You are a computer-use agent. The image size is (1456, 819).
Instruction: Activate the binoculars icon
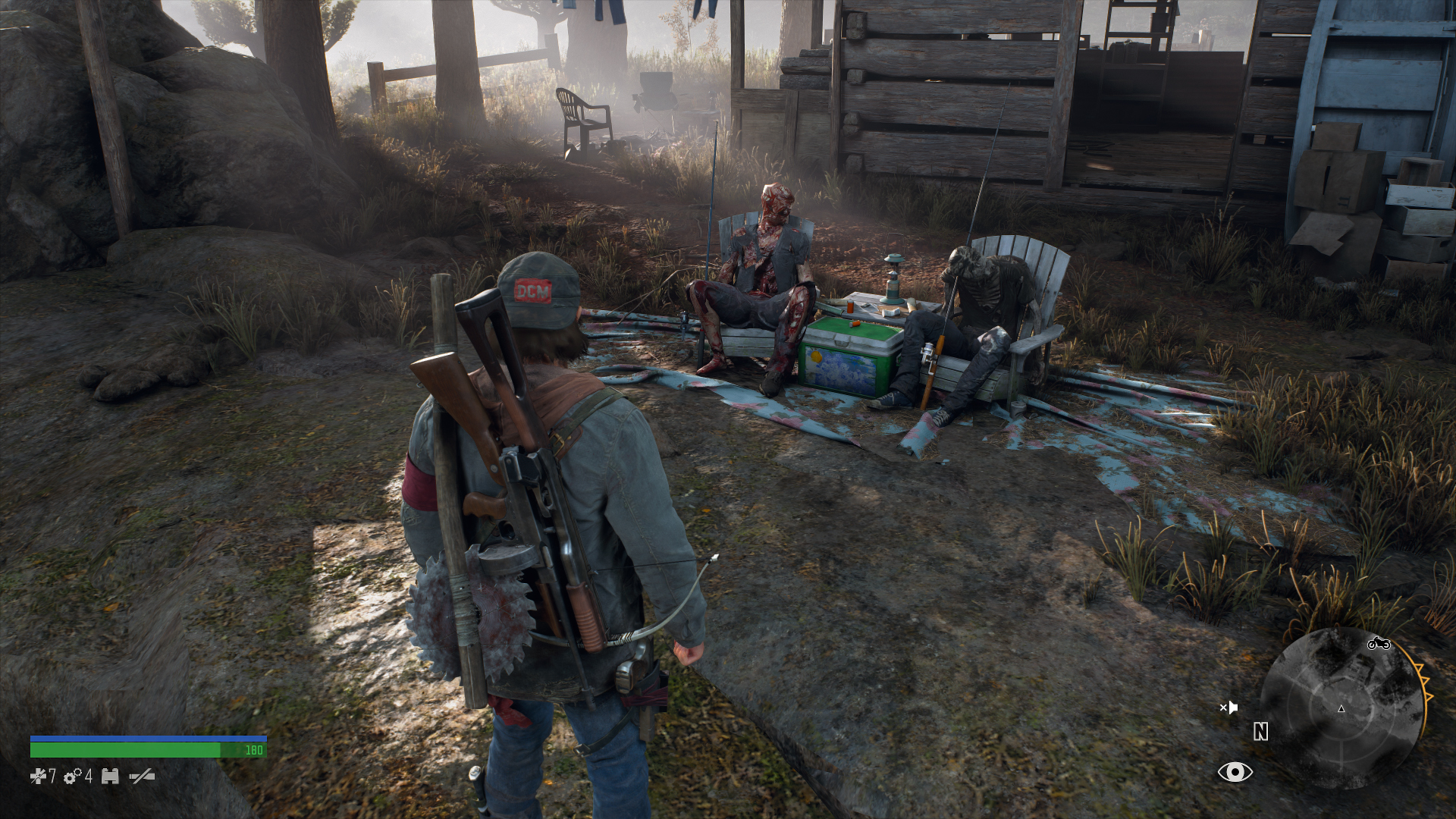point(110,776)
